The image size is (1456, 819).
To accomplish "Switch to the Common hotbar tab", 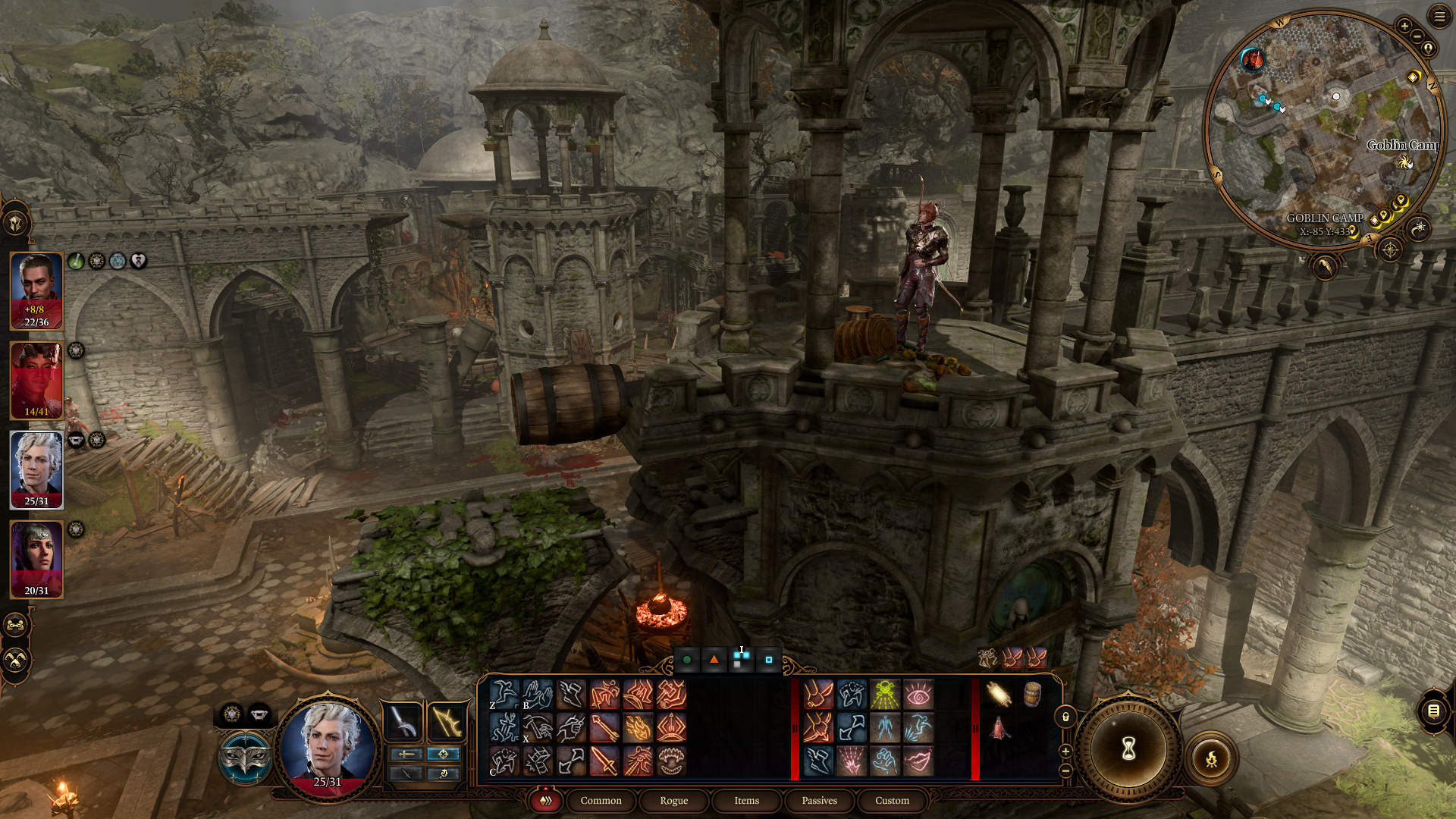I will tap(601, 801).
